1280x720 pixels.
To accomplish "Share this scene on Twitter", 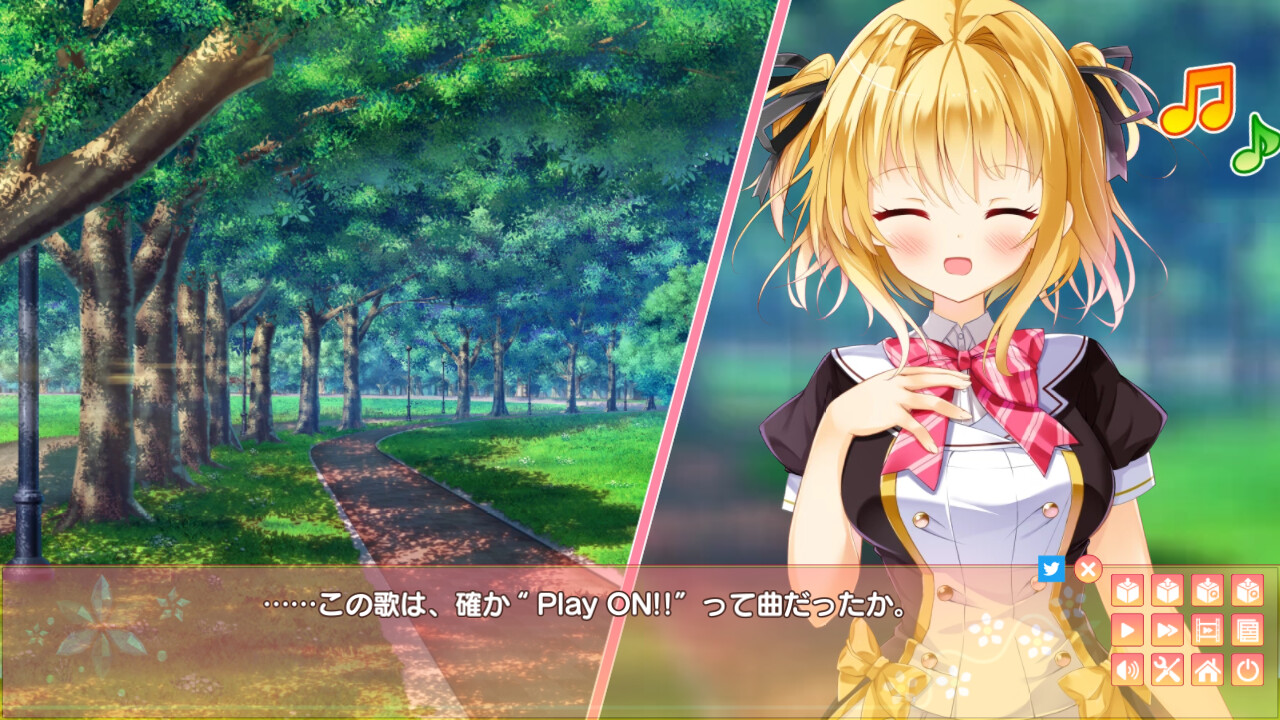I will pyautogui.click(x=1051, y=566).
